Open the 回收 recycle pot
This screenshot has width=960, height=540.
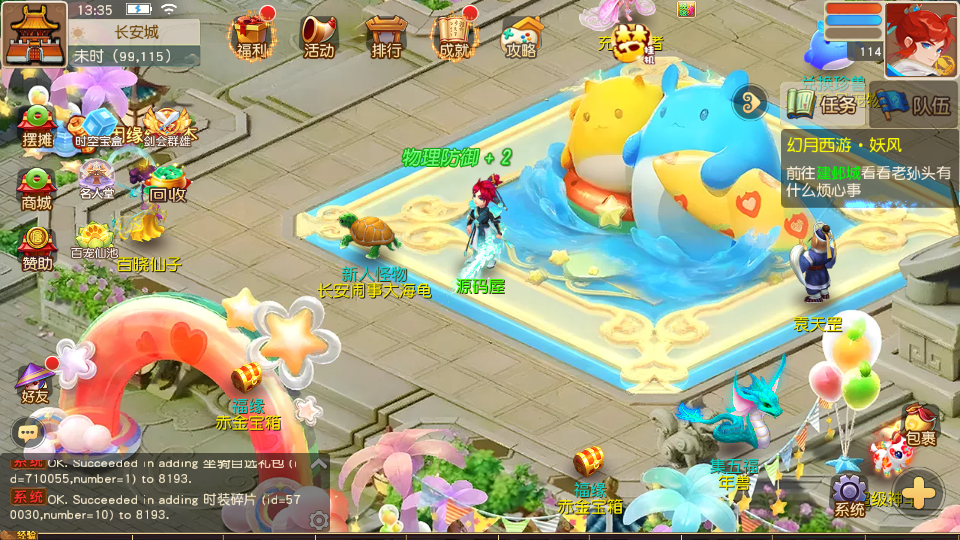click(x=166, y=183)
